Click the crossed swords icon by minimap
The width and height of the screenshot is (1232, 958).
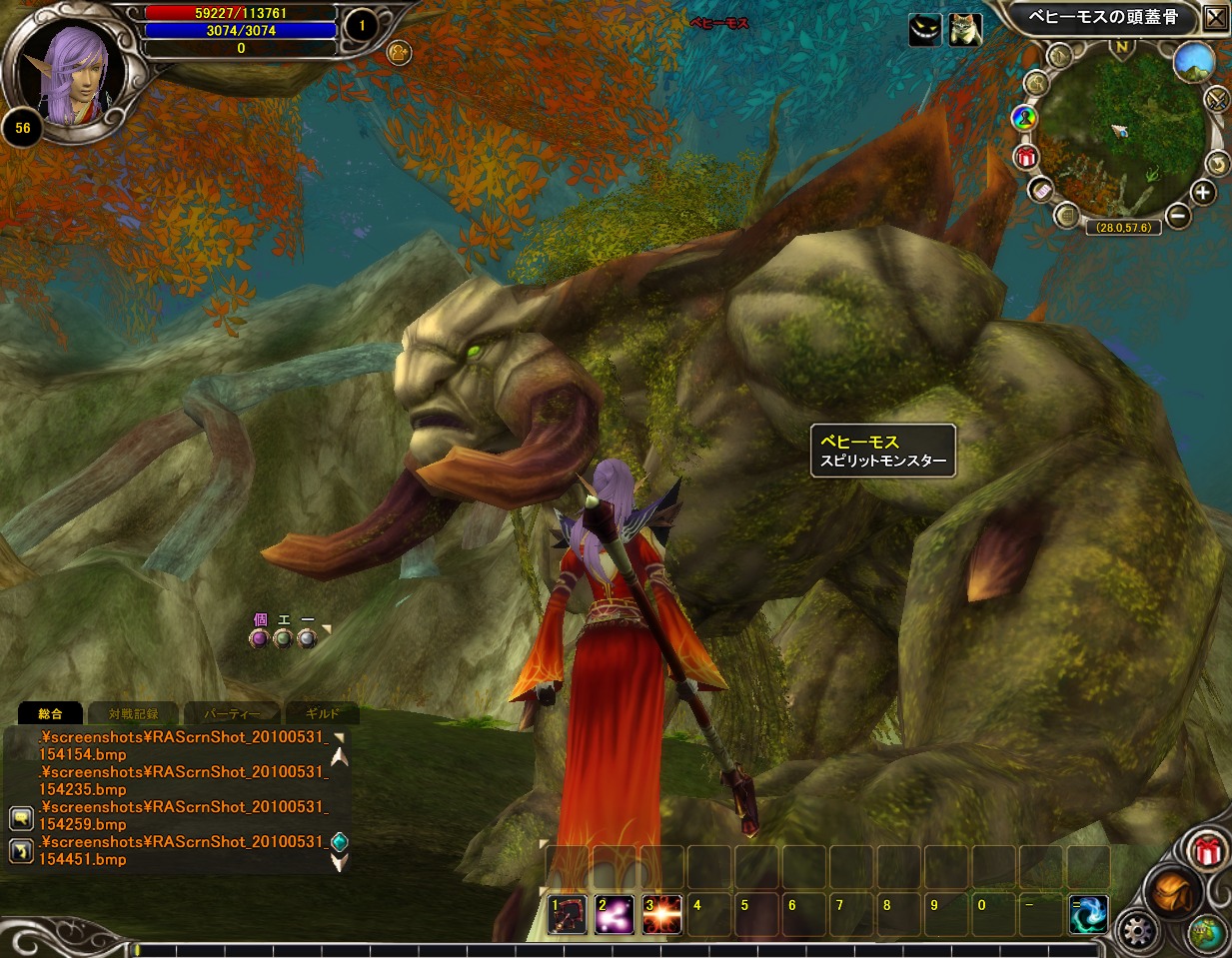pos(1216,99)
